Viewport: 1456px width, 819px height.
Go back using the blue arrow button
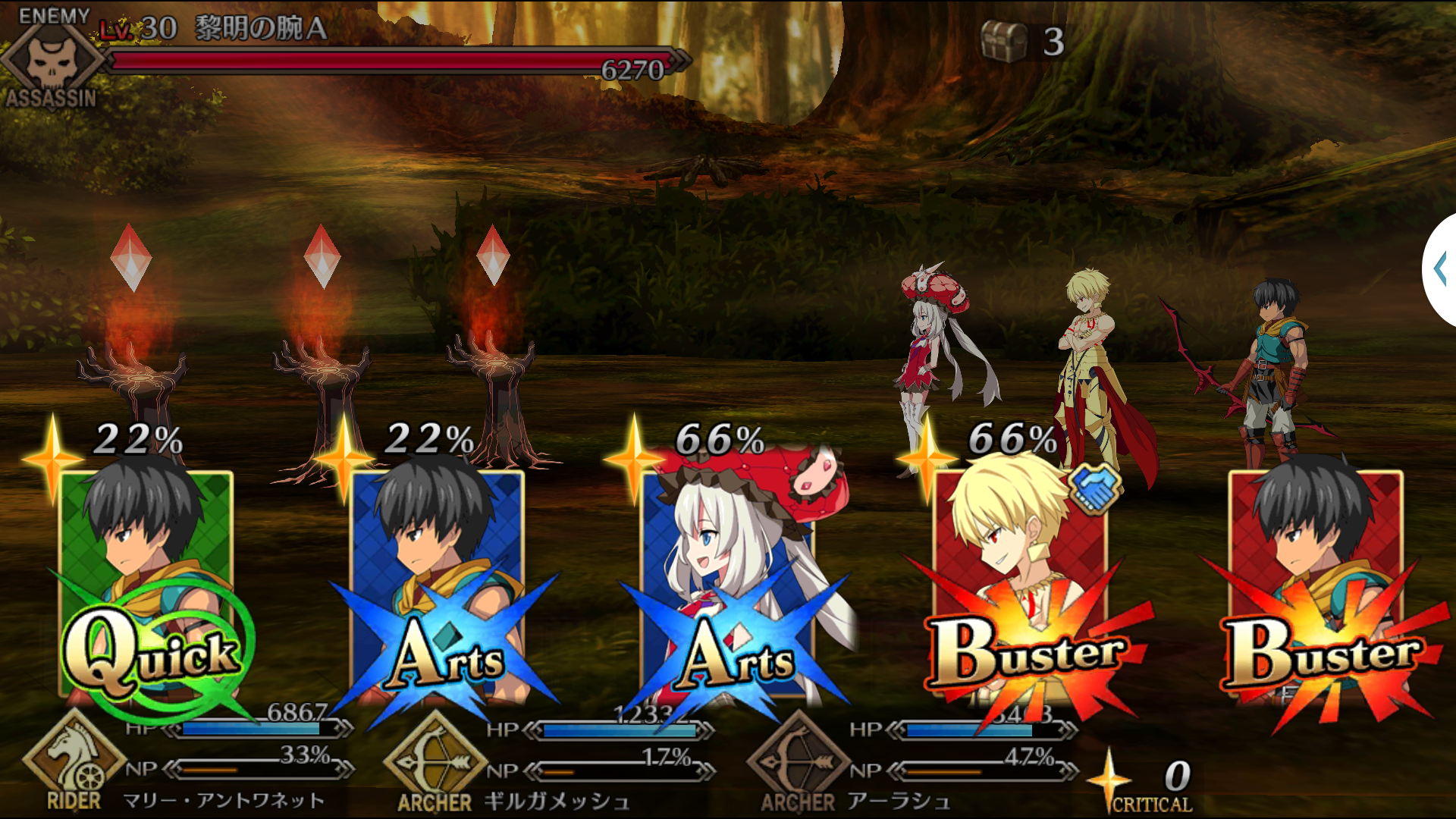pyautogui.click(x=1441, y=269)
